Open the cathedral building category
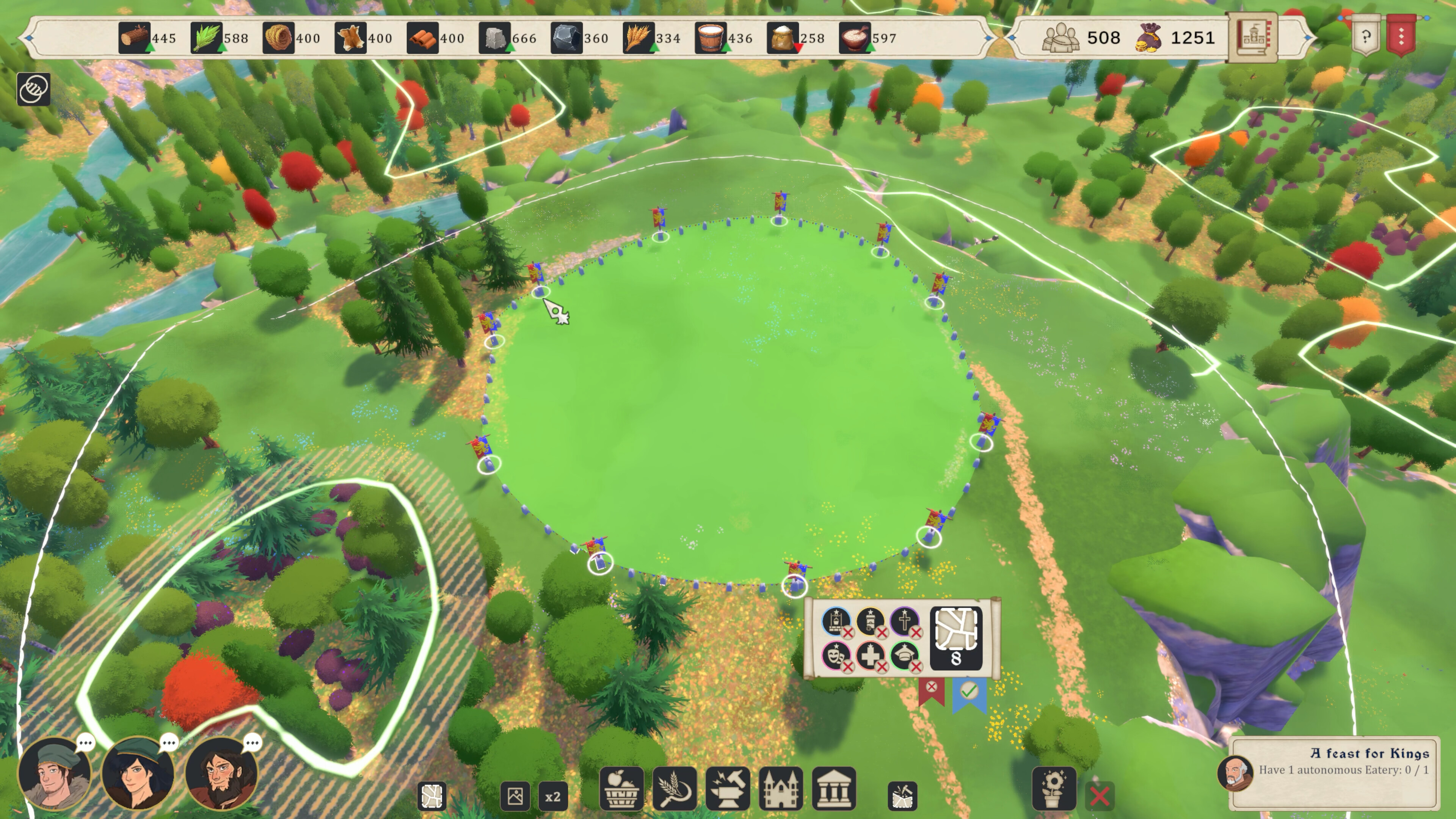The height and width of the screenshot is (819, 1456). click(781, 789)
